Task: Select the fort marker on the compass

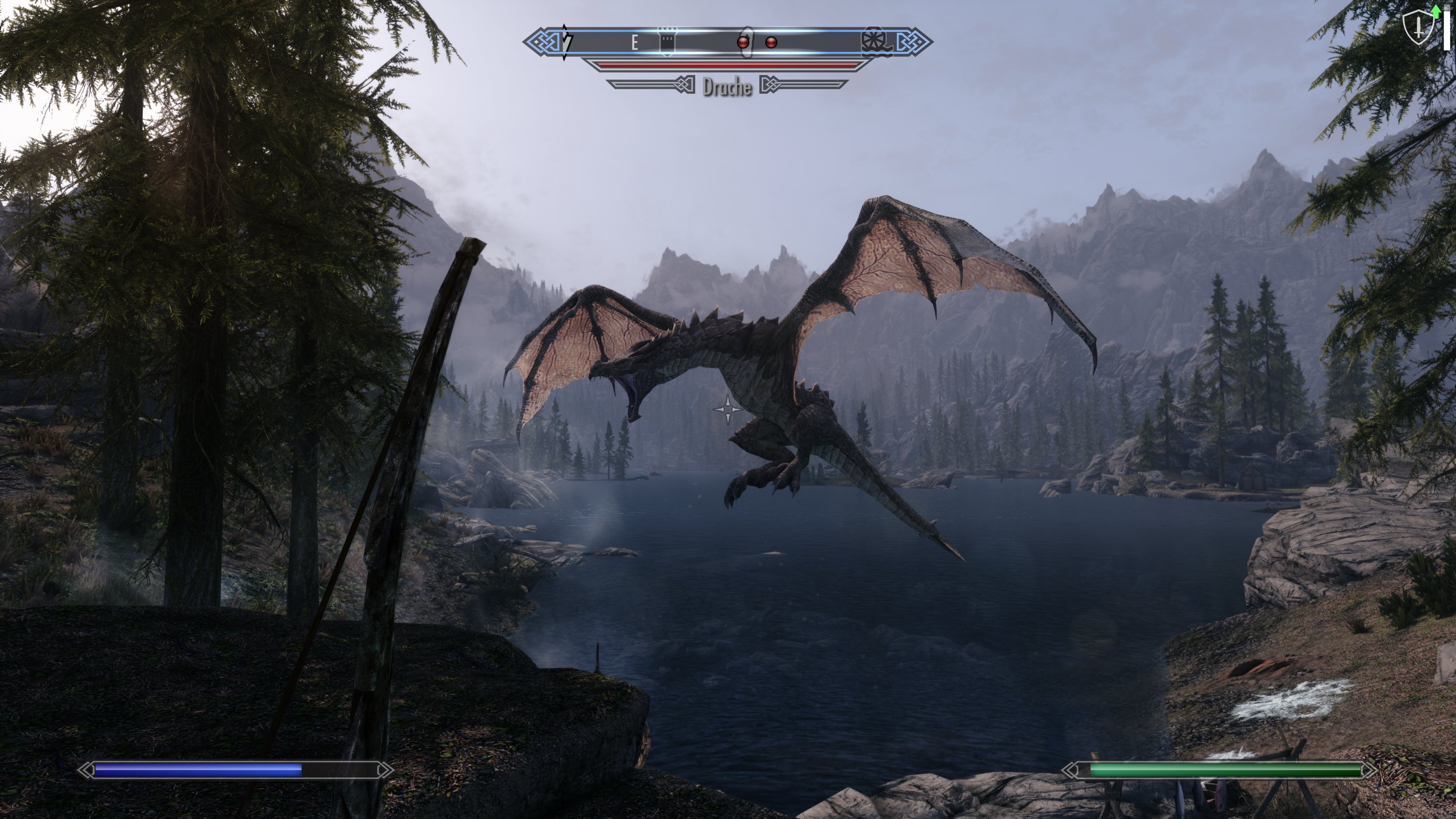Action: (667, 40)
